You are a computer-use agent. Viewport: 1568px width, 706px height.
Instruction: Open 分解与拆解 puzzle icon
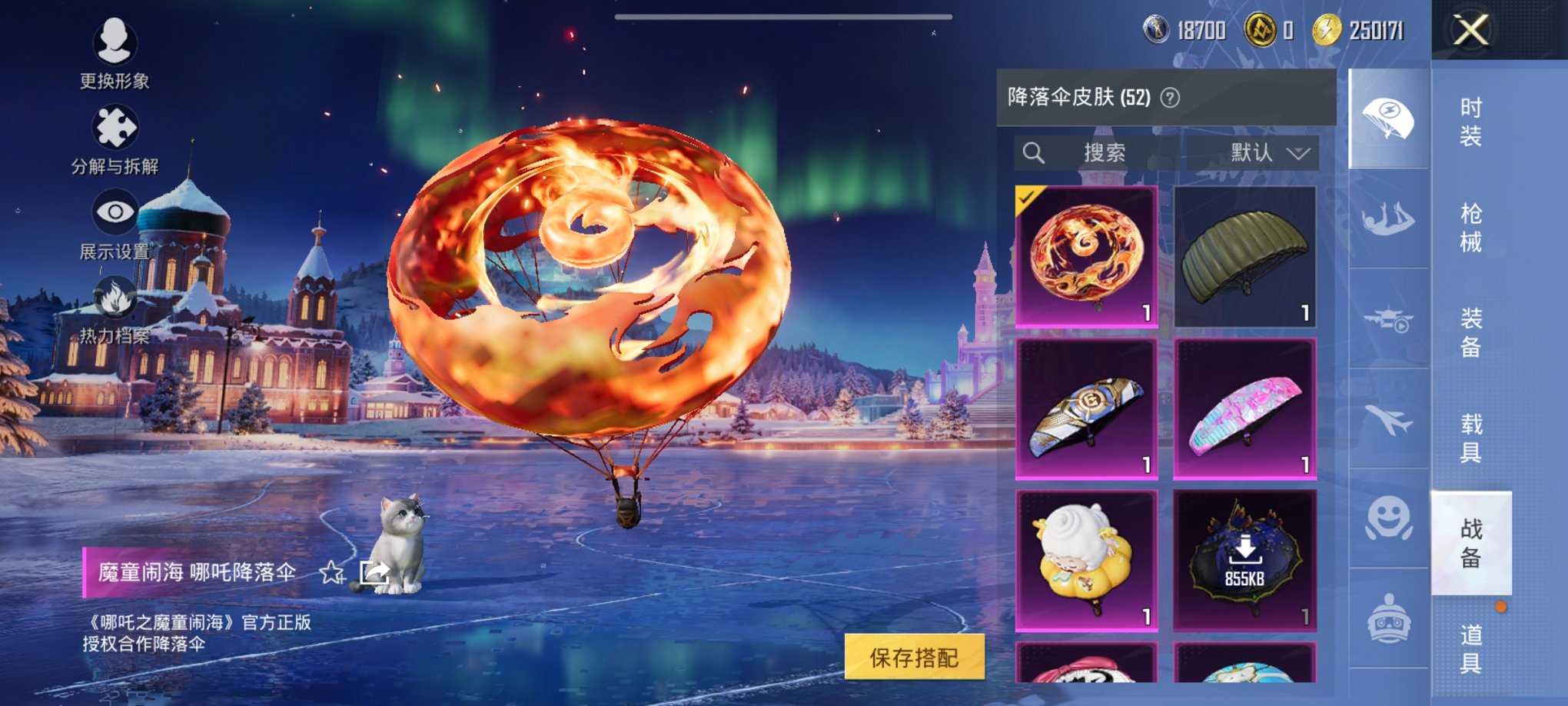pyautogui.click(x=114, y=125)
